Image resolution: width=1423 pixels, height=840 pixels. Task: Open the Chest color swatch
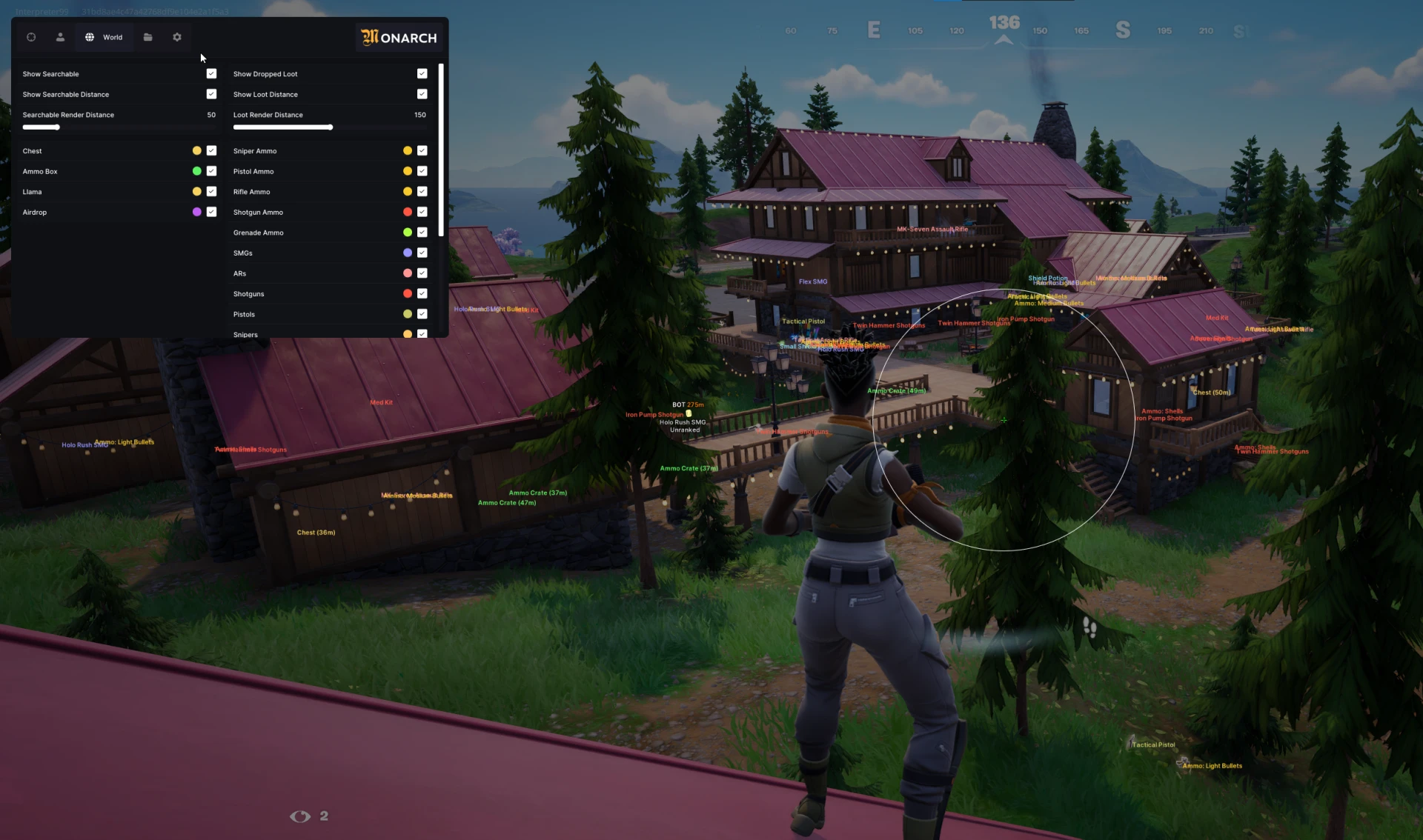[x=195, y=150]
